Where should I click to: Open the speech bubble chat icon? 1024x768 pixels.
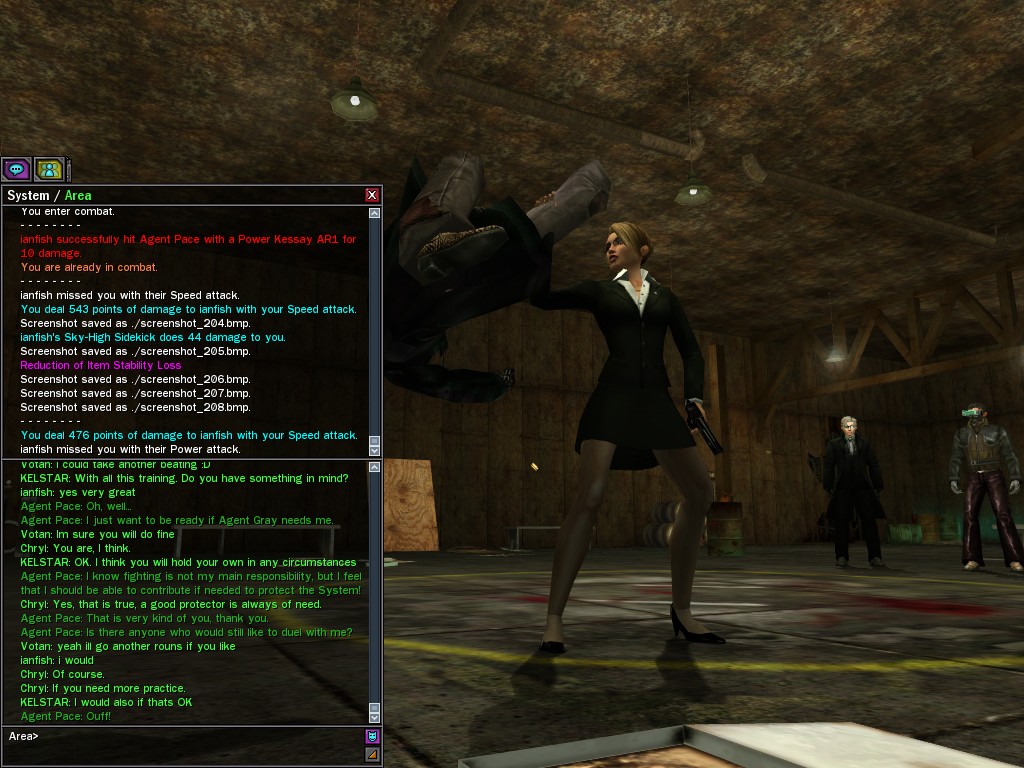(x=16, y=169)
